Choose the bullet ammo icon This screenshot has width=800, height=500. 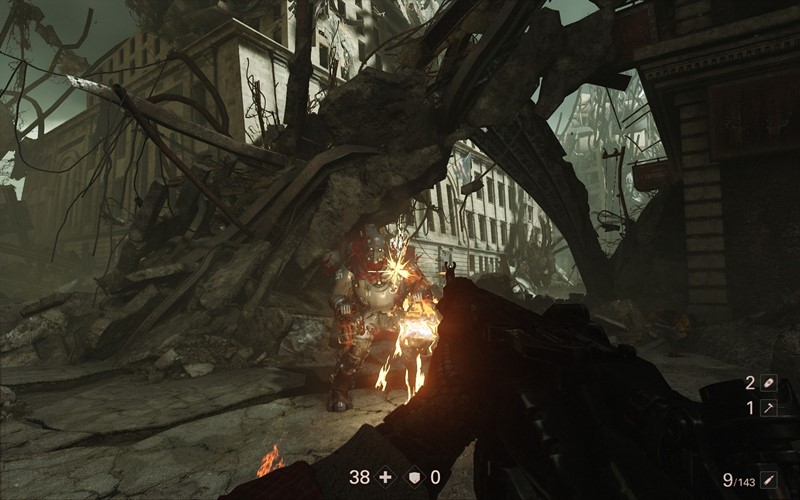[769, 480]
